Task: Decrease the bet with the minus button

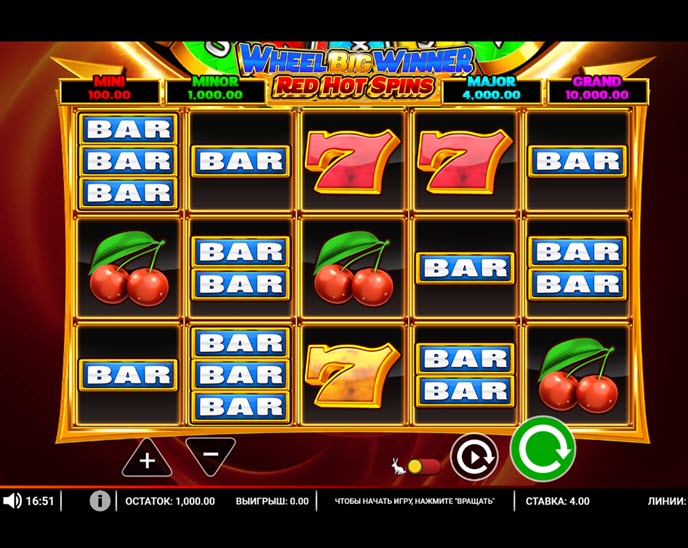Action: pyautogui.click(x=210, y=456)
